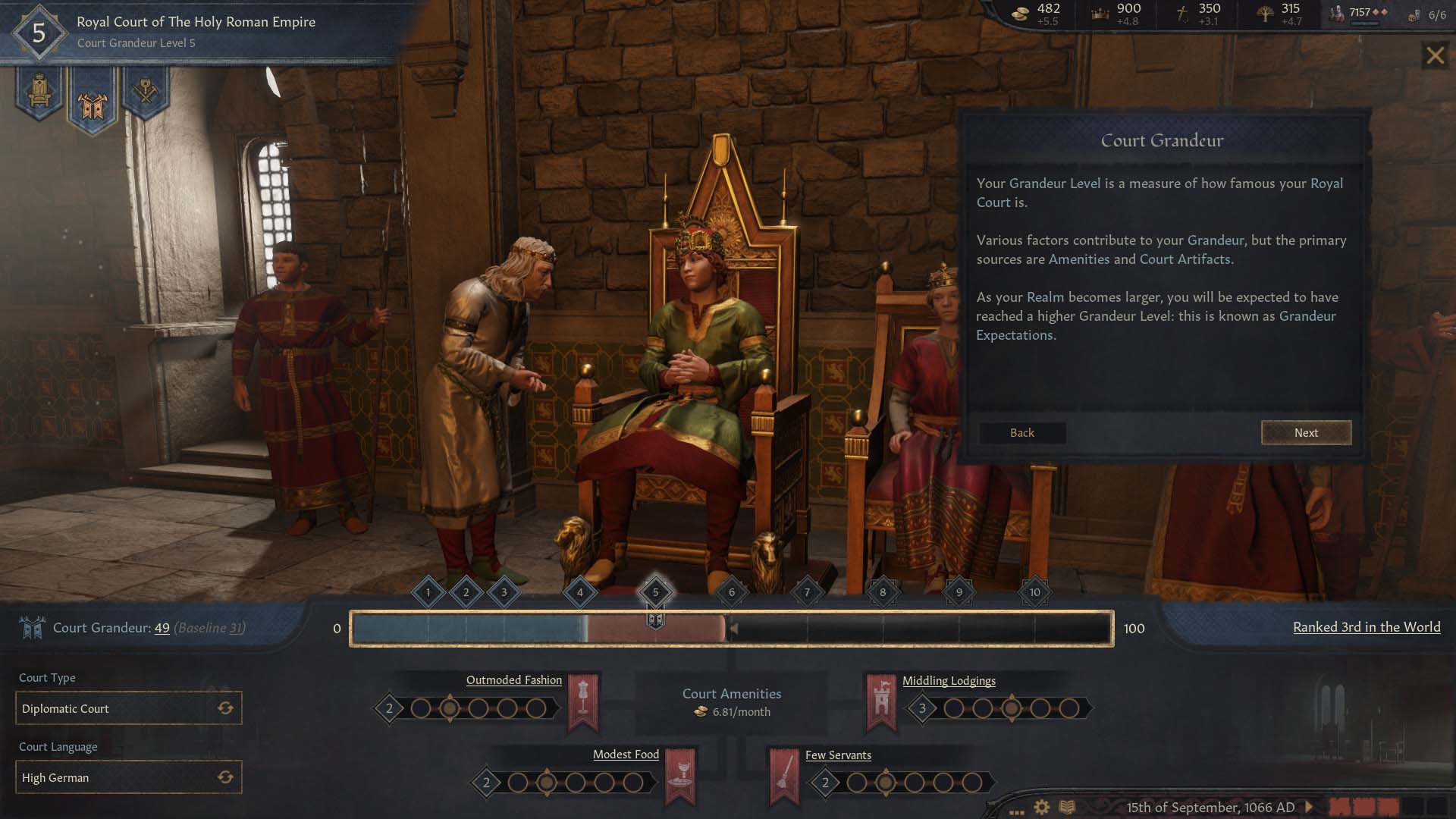Open the game settings gear icon
This screenshot has width=1456, height=819.
pyautogui.click(x=1042, y=808)
